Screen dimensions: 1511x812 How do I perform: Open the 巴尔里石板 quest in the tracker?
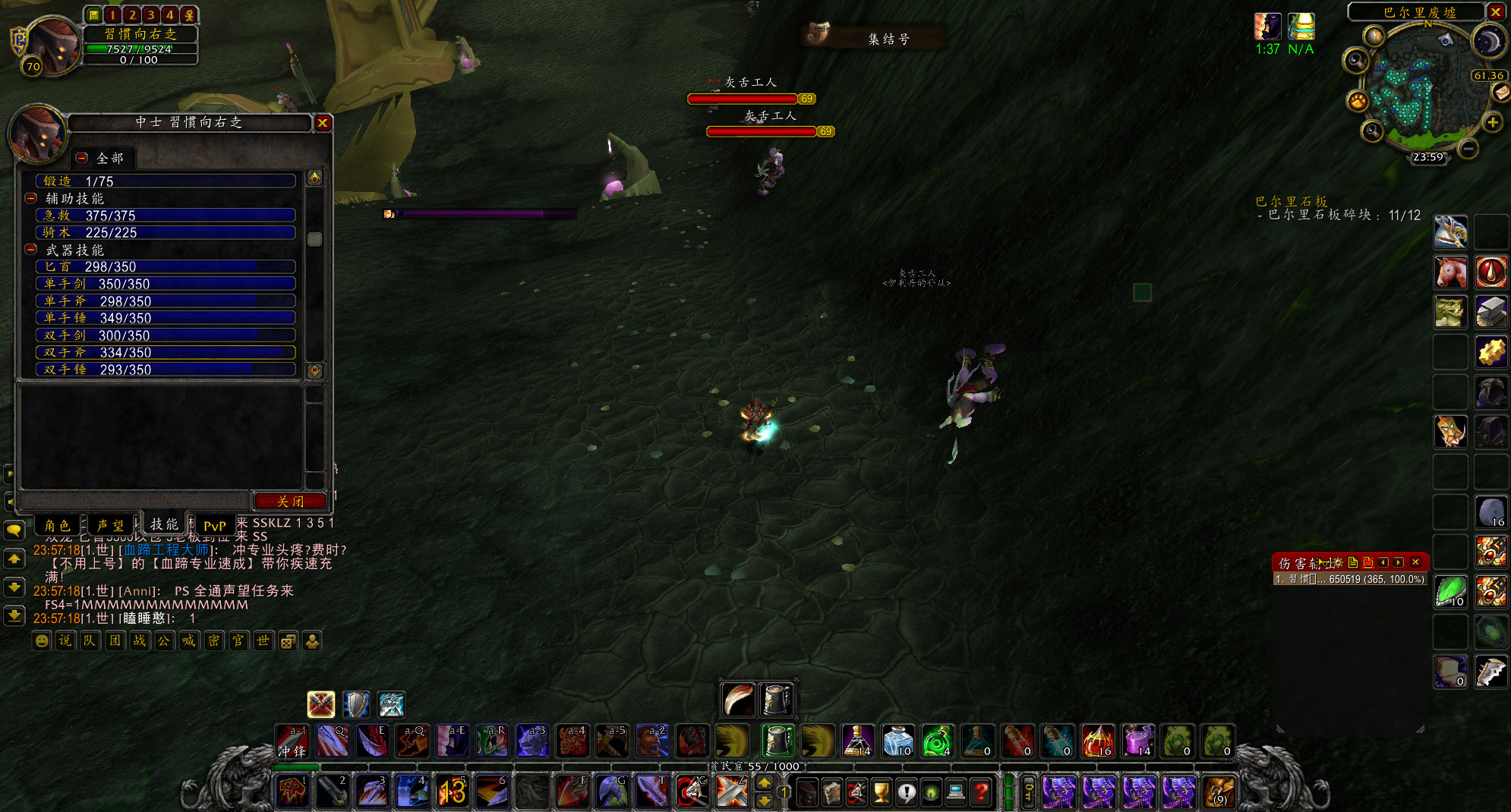1291,201
